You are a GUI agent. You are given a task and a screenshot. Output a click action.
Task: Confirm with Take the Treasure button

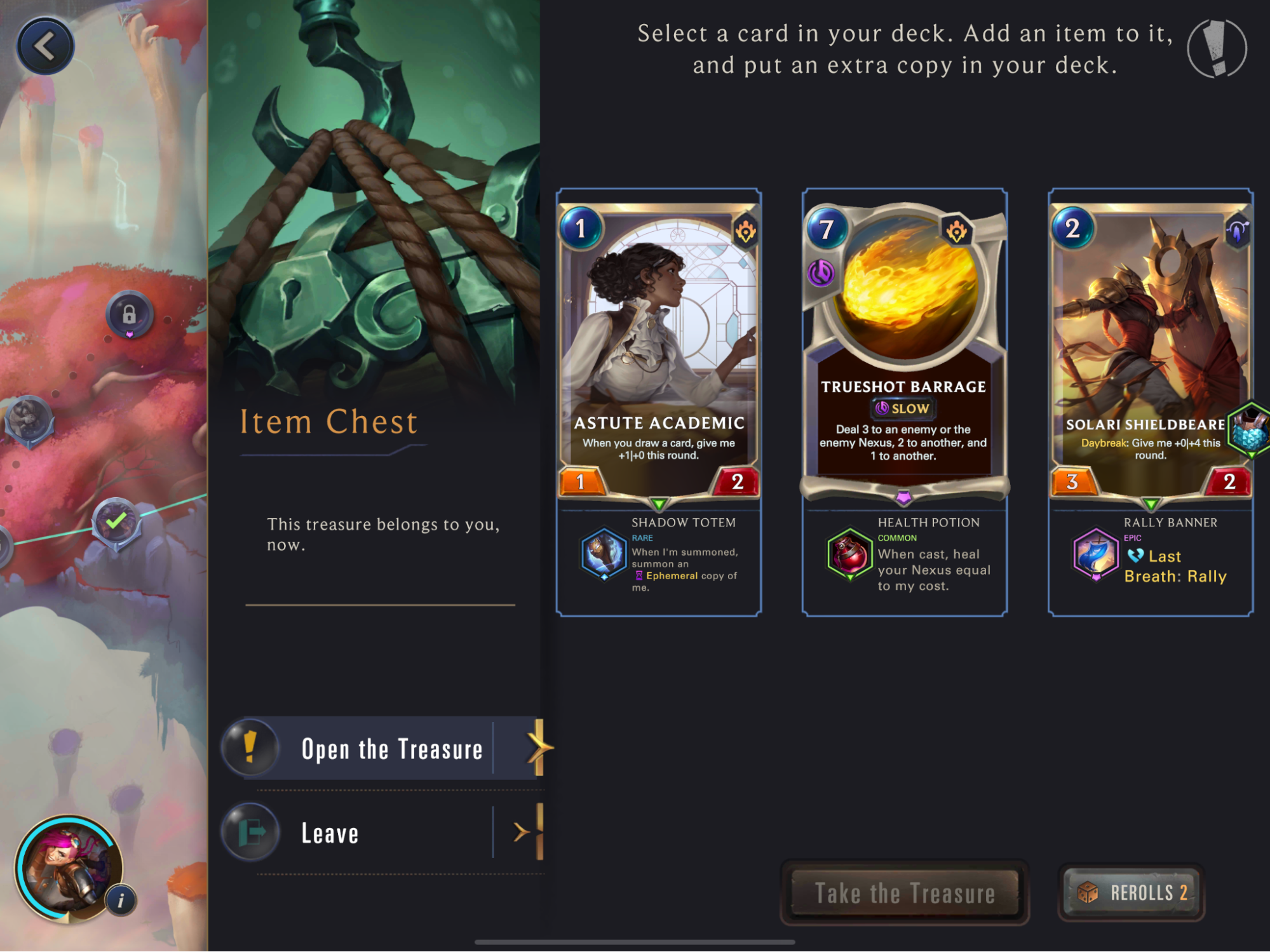(904, 893)
